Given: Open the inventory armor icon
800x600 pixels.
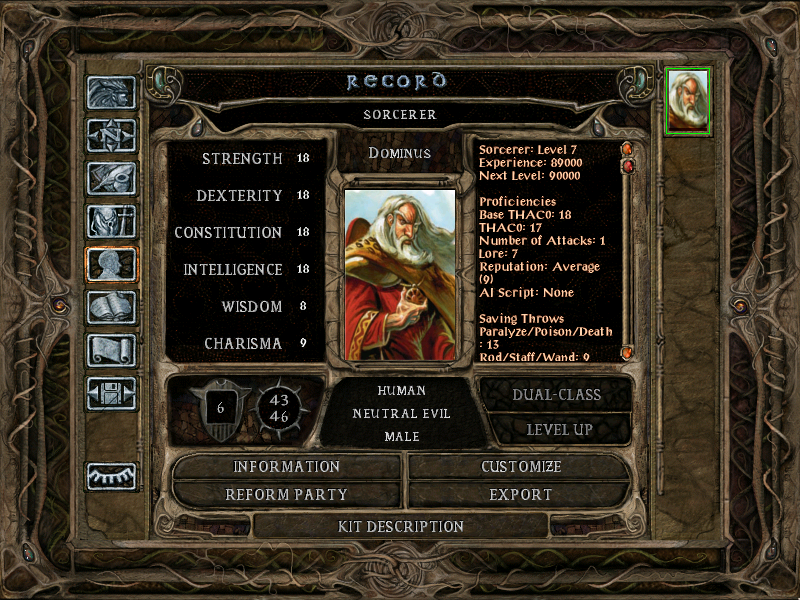Looking at the screenshot, I should pos(111,221).
